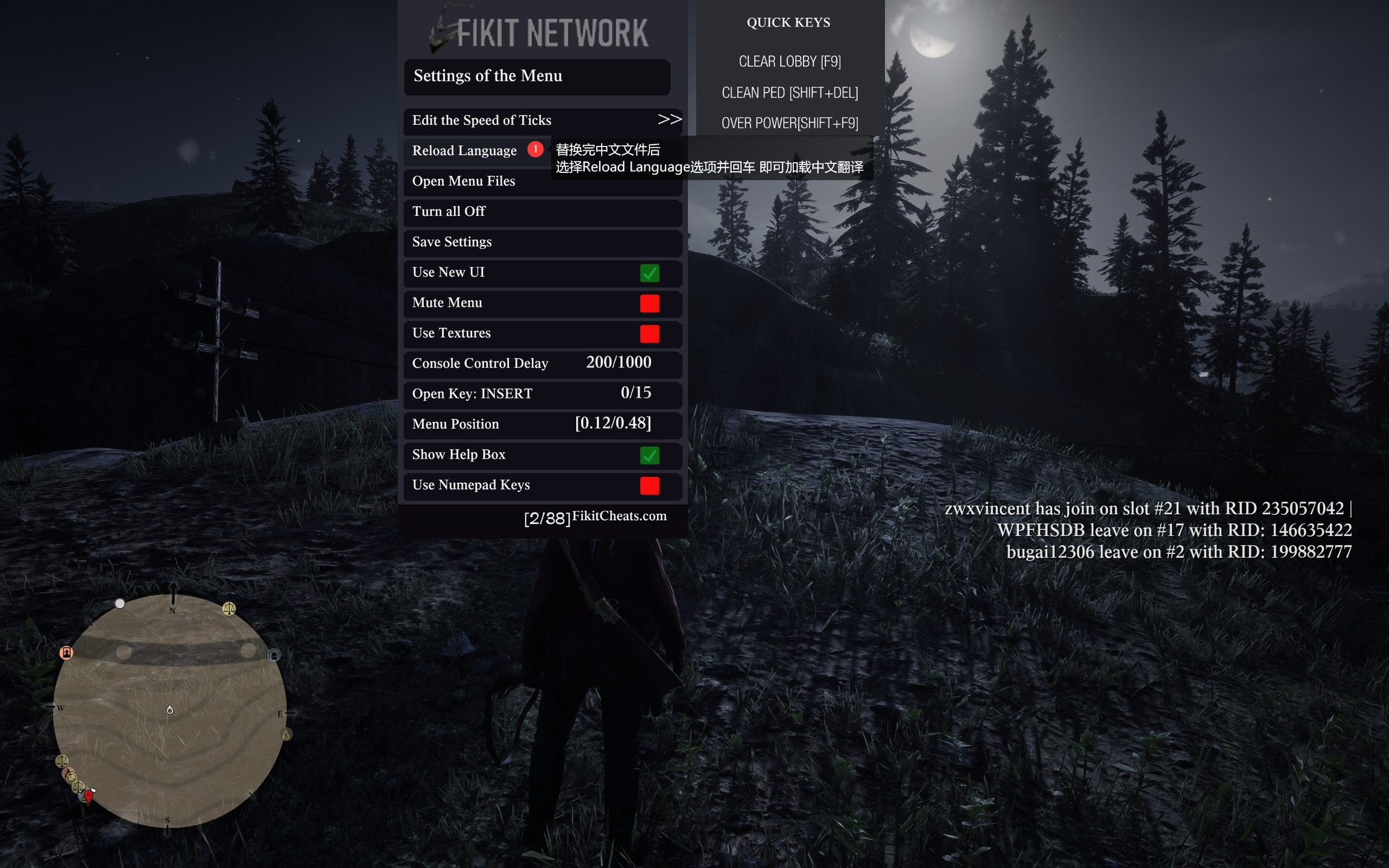This screenshot has width=1389, height=868.
Task: Enable Use Numepad Keys toggle
Action: coord(649,485)
